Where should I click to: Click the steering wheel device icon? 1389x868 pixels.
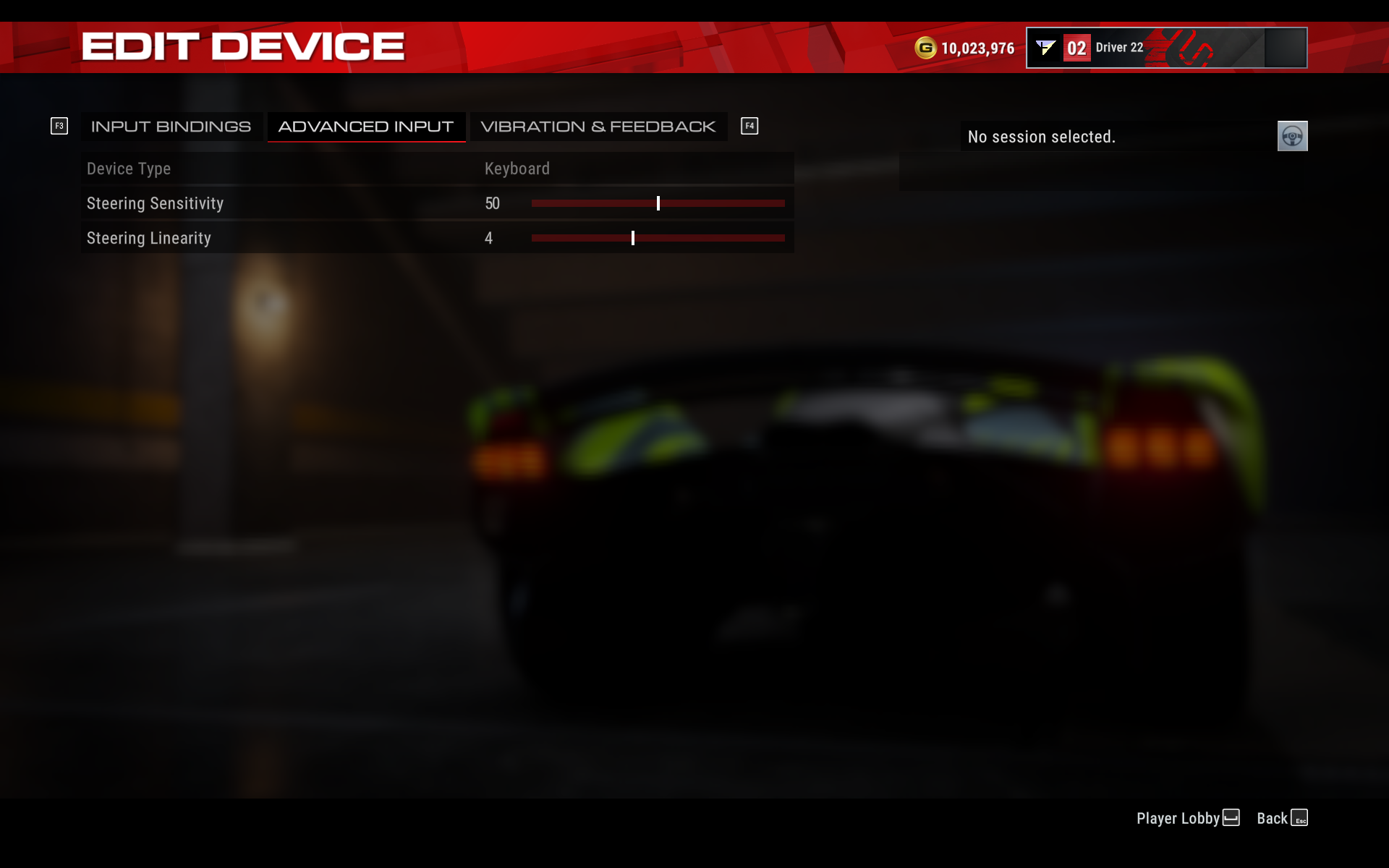point(1292,136)
